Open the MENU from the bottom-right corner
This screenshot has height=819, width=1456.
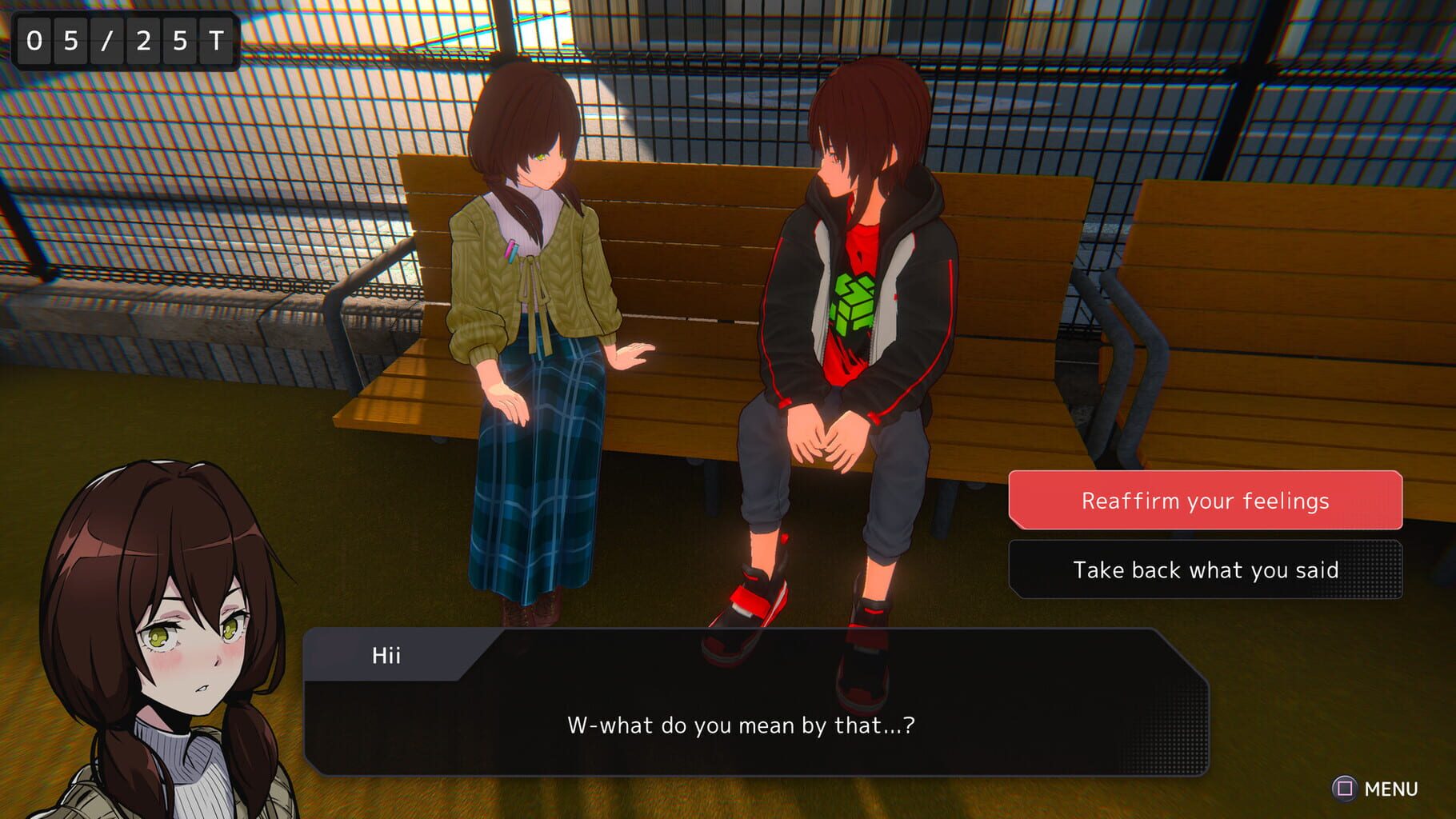pyautogui.click(x=1372, y=788)
